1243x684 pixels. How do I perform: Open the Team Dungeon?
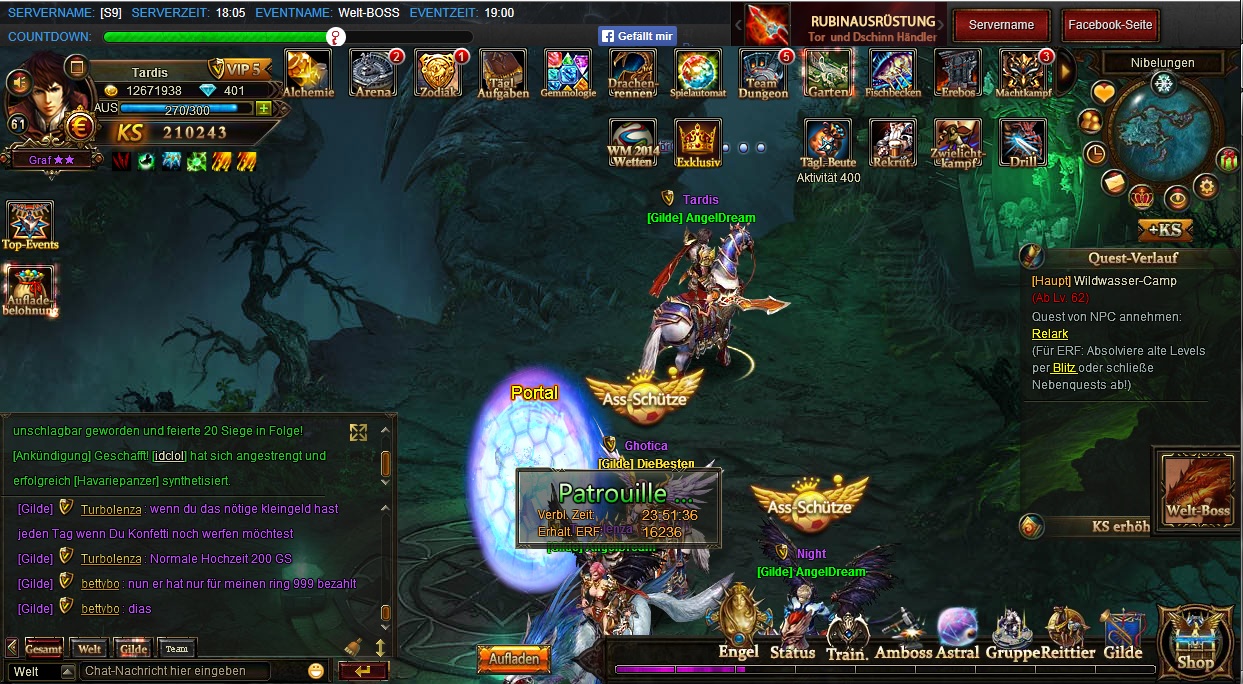tap(763, 72)
